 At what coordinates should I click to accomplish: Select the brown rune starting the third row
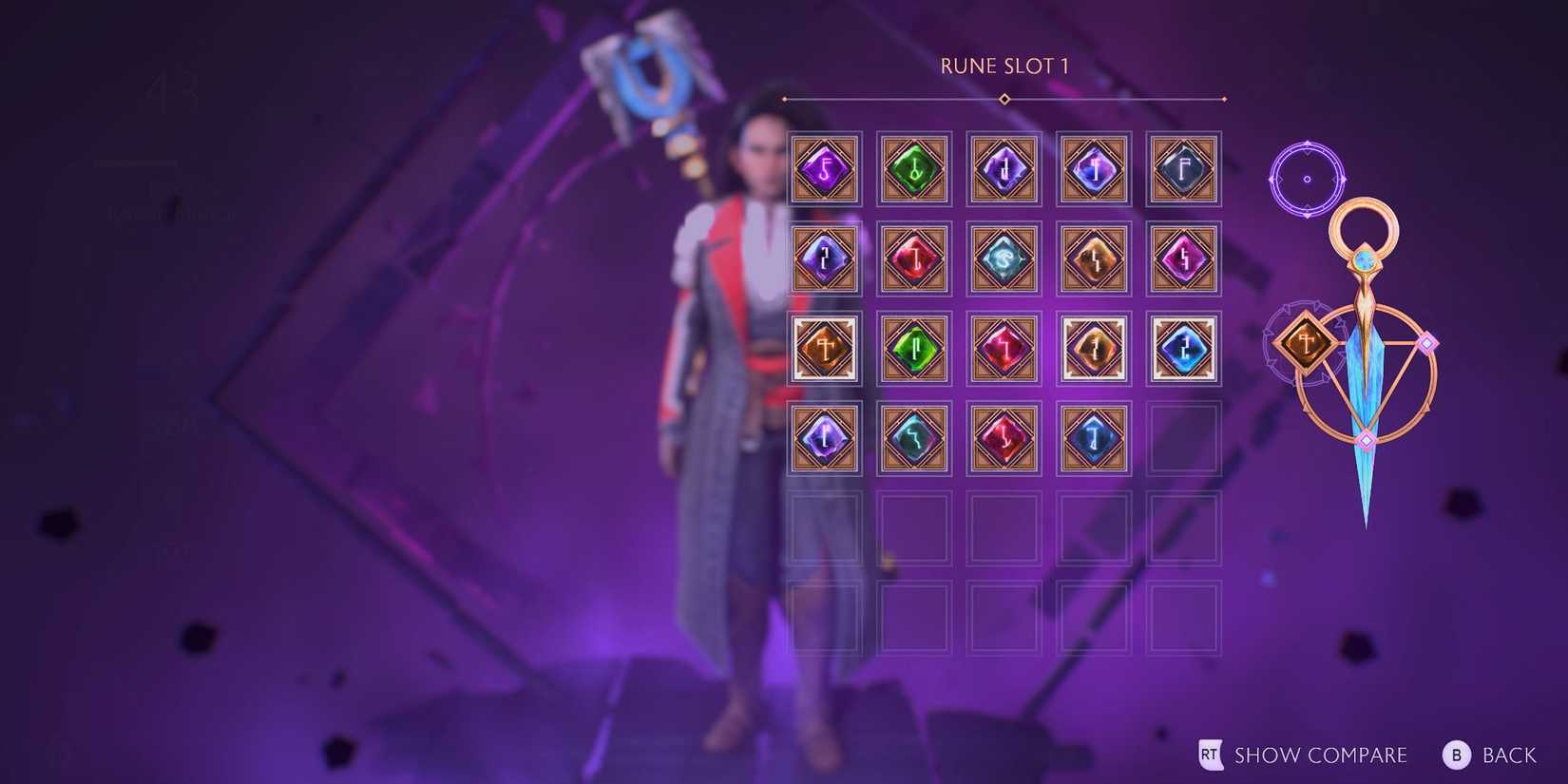point(825,348)
